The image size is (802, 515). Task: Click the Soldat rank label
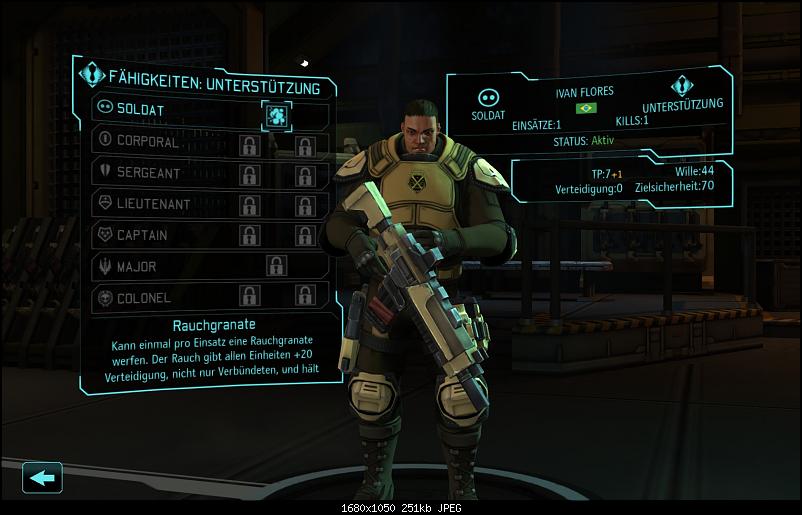(141, 109)
